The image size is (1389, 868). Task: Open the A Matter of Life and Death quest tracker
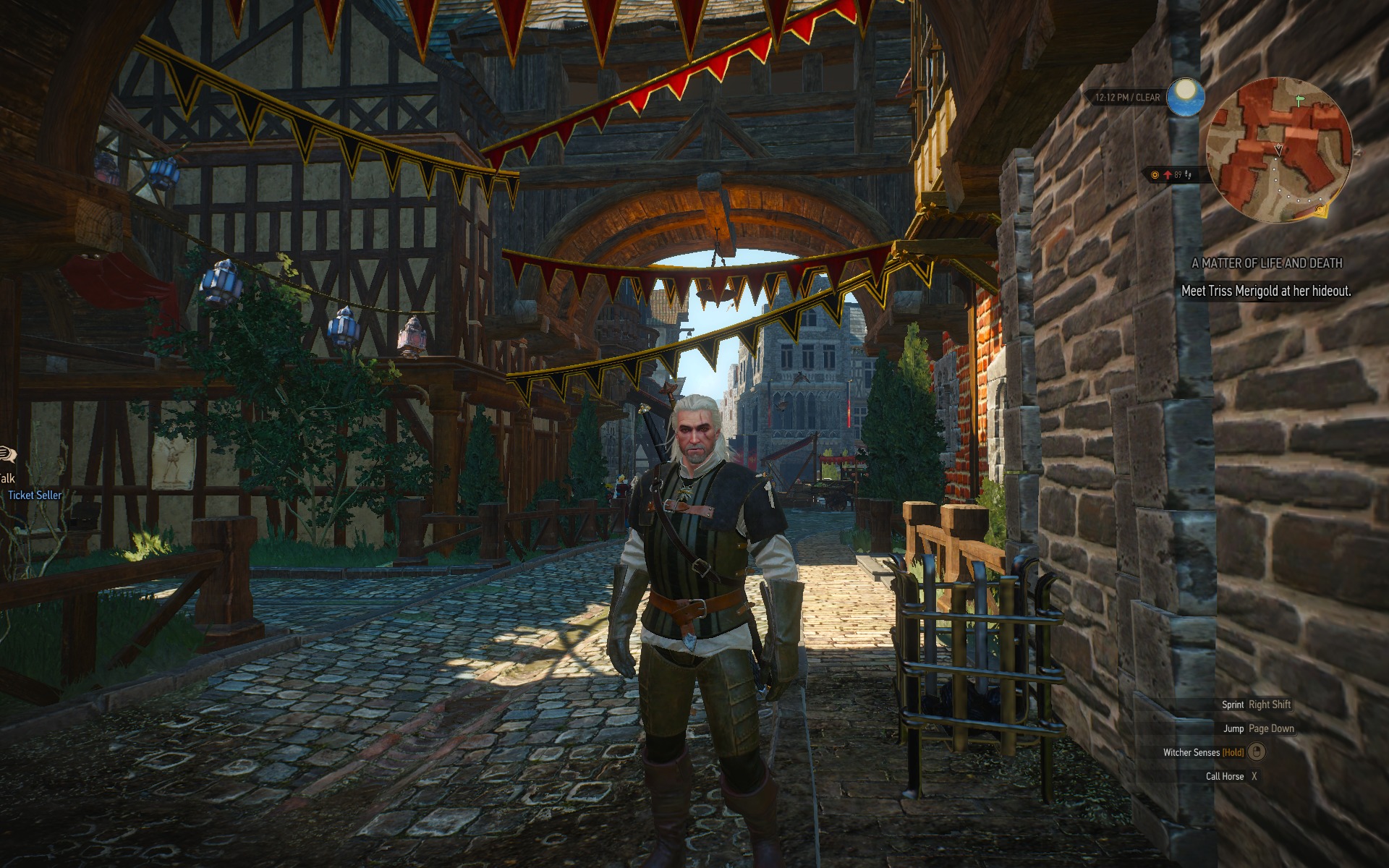(x=1267, y=263)
